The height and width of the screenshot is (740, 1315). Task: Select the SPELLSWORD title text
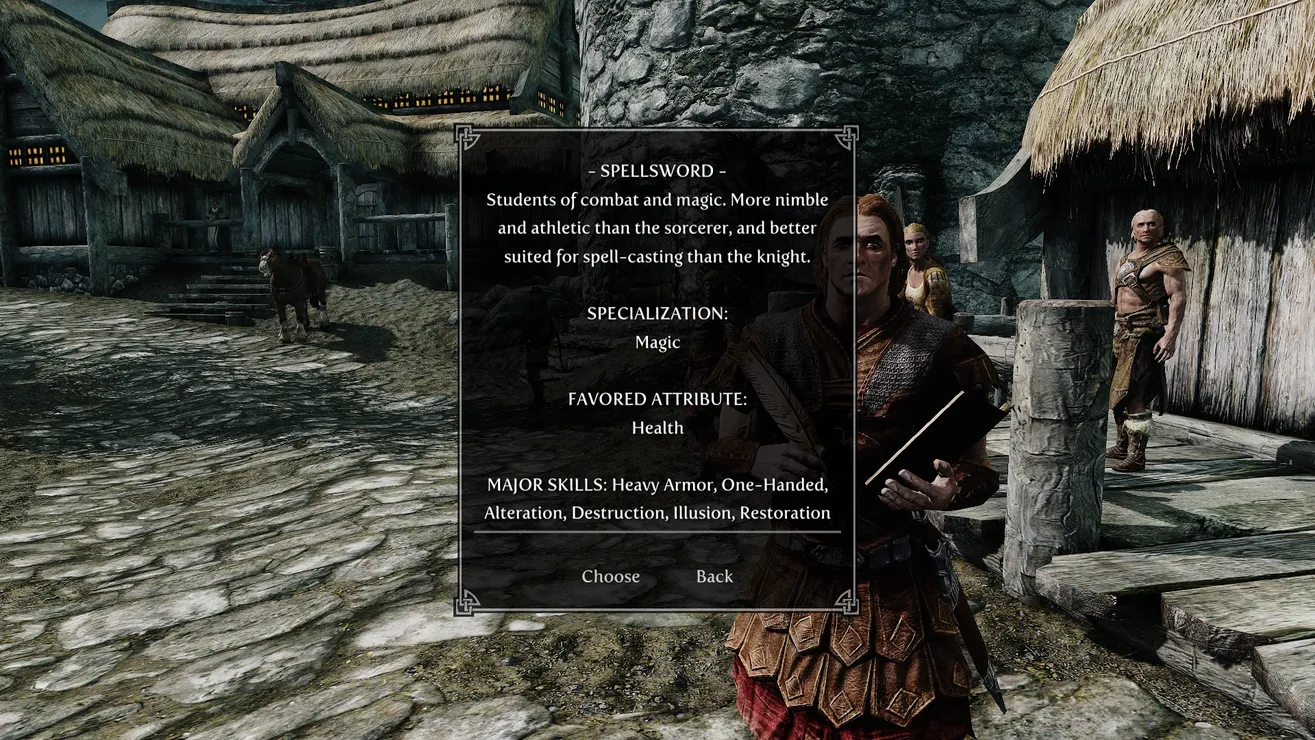coord(657,170)
